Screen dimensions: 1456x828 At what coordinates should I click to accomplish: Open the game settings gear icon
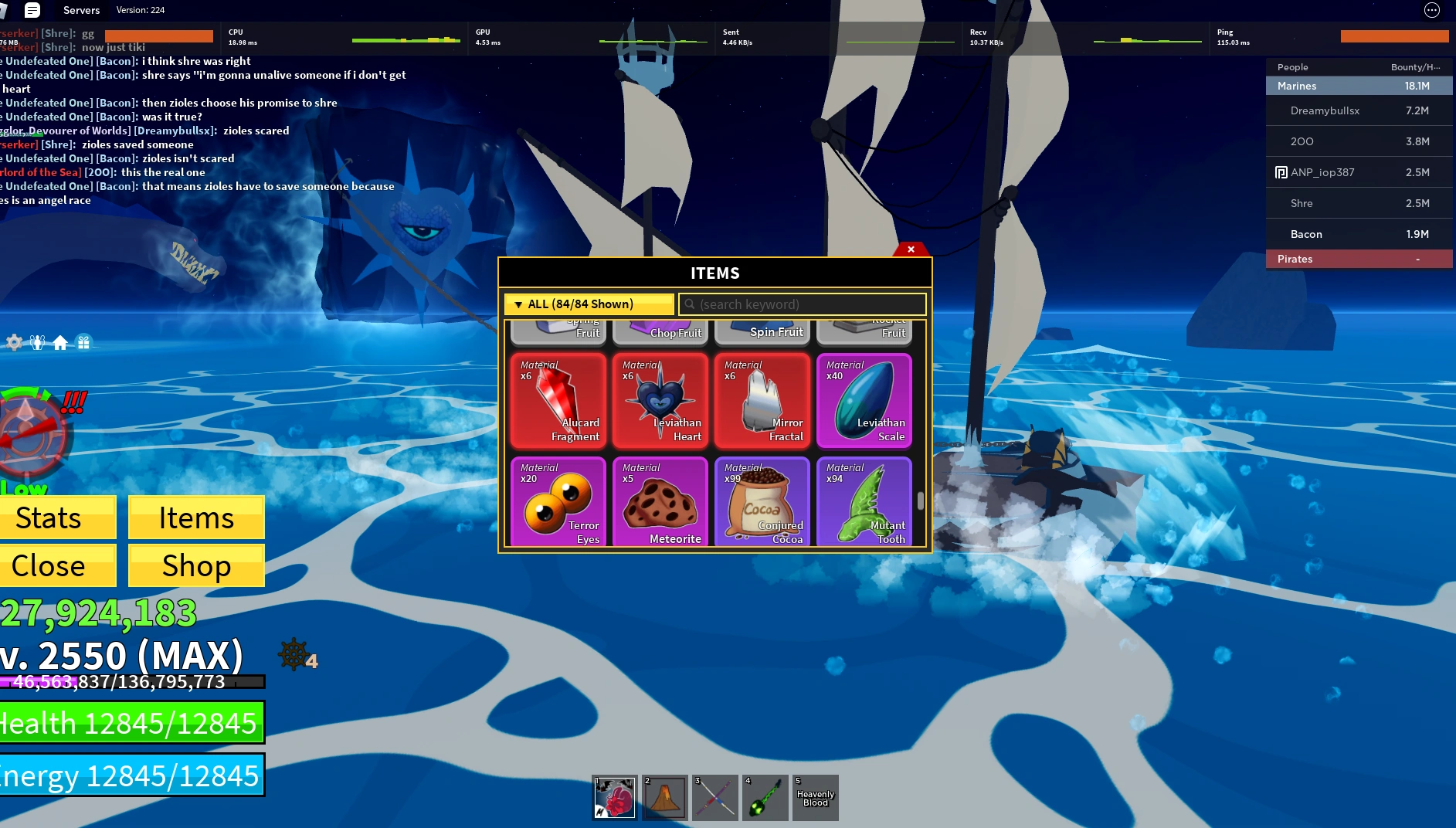(x=13, y=341)
